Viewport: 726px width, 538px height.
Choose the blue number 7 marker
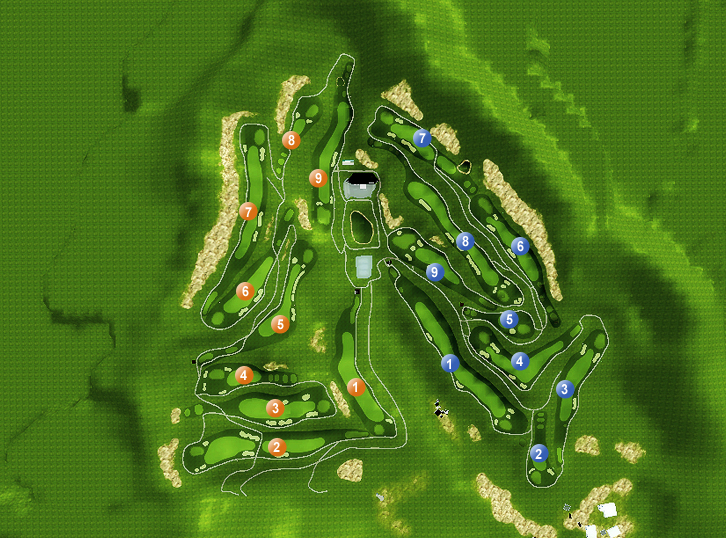422,138
